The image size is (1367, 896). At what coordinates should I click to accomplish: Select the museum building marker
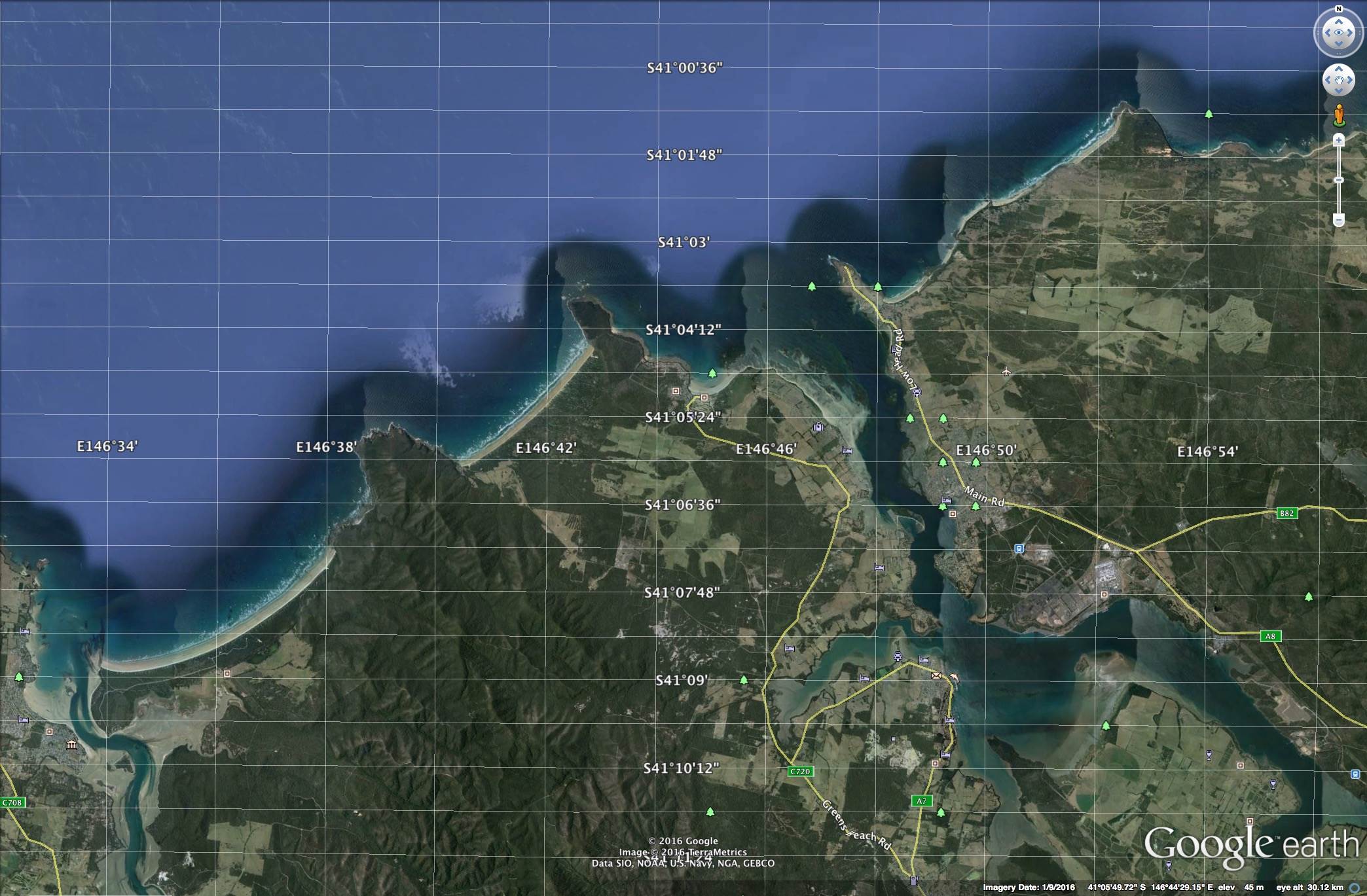(72, 745)
